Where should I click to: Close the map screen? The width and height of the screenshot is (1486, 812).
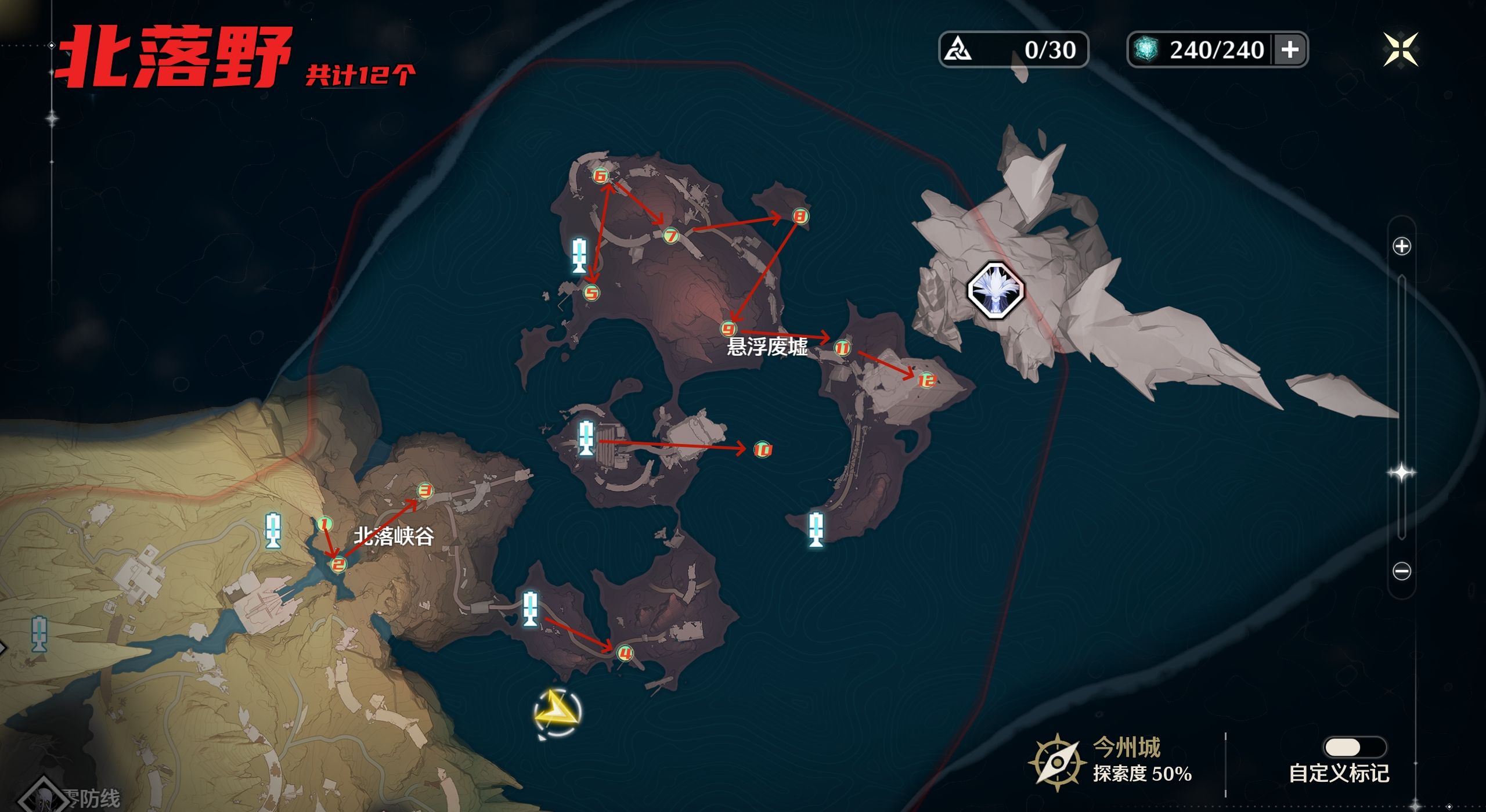(x=1400, y=49)
